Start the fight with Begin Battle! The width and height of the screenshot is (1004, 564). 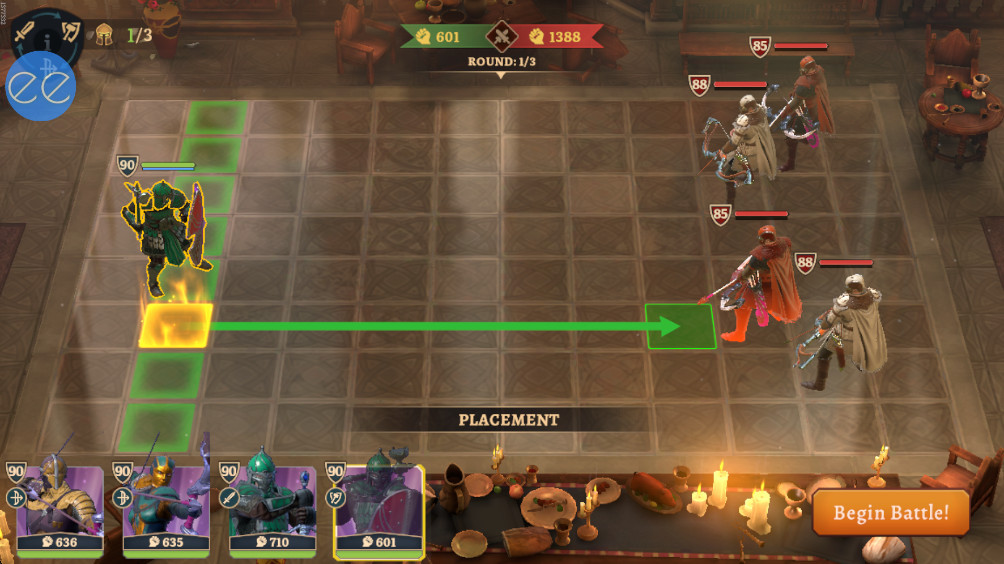[x=890, y=513]
